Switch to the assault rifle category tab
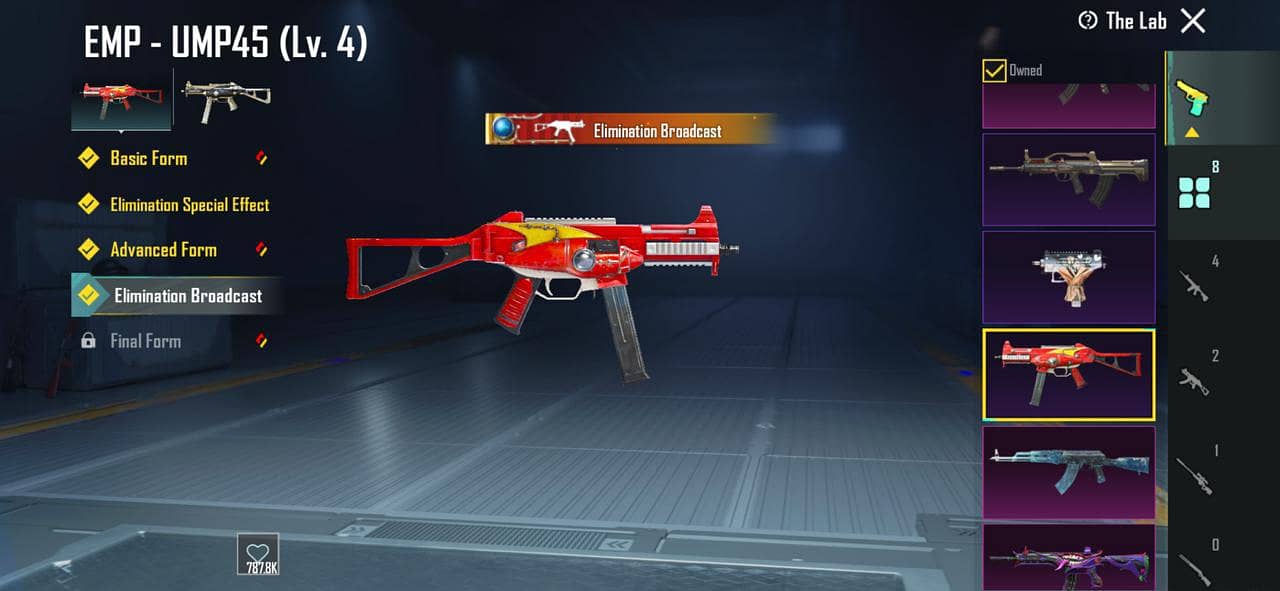 1194,283
